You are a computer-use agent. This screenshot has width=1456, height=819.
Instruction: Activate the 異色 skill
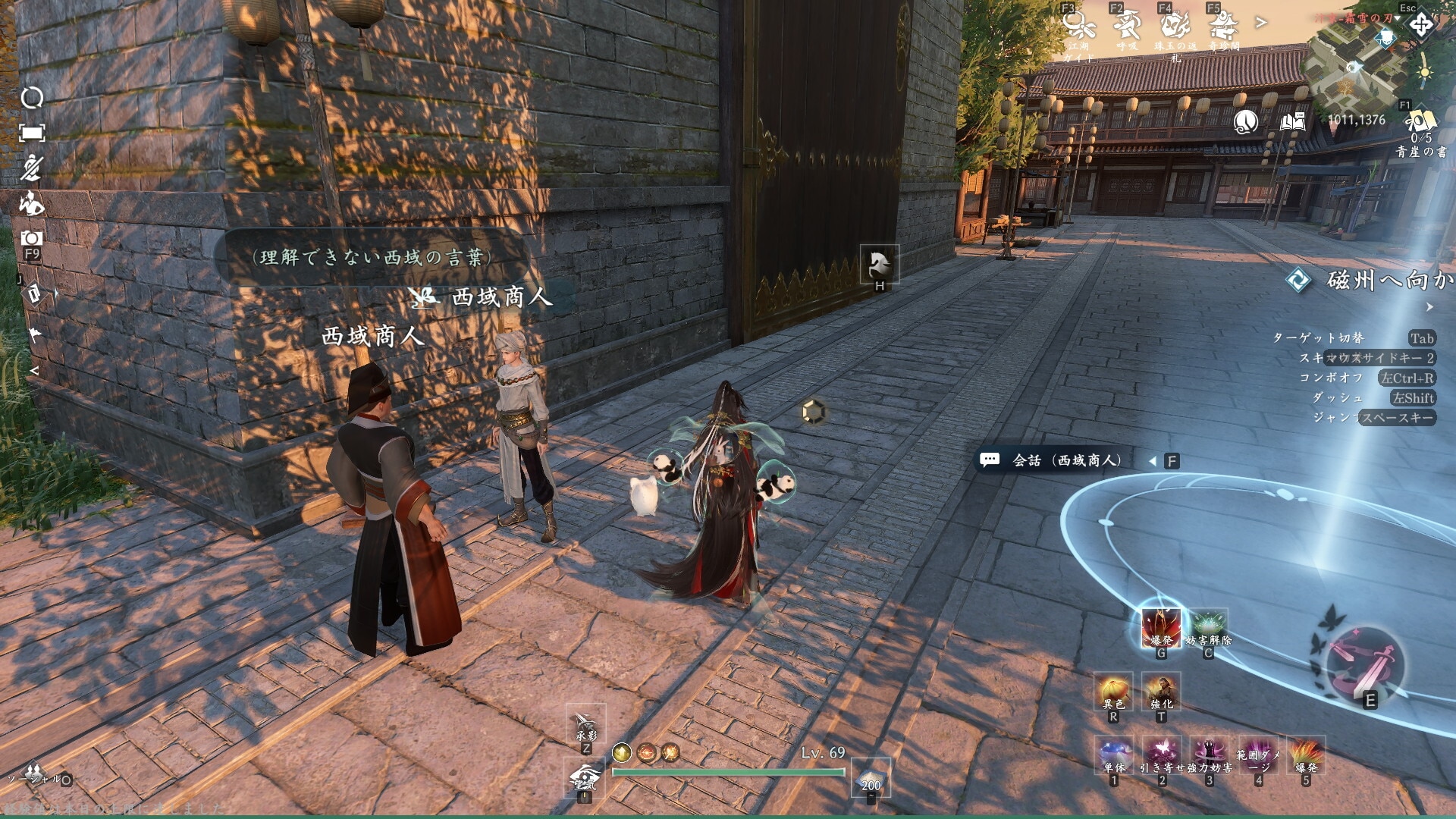pyautogui.click(x=1113, y=692)
